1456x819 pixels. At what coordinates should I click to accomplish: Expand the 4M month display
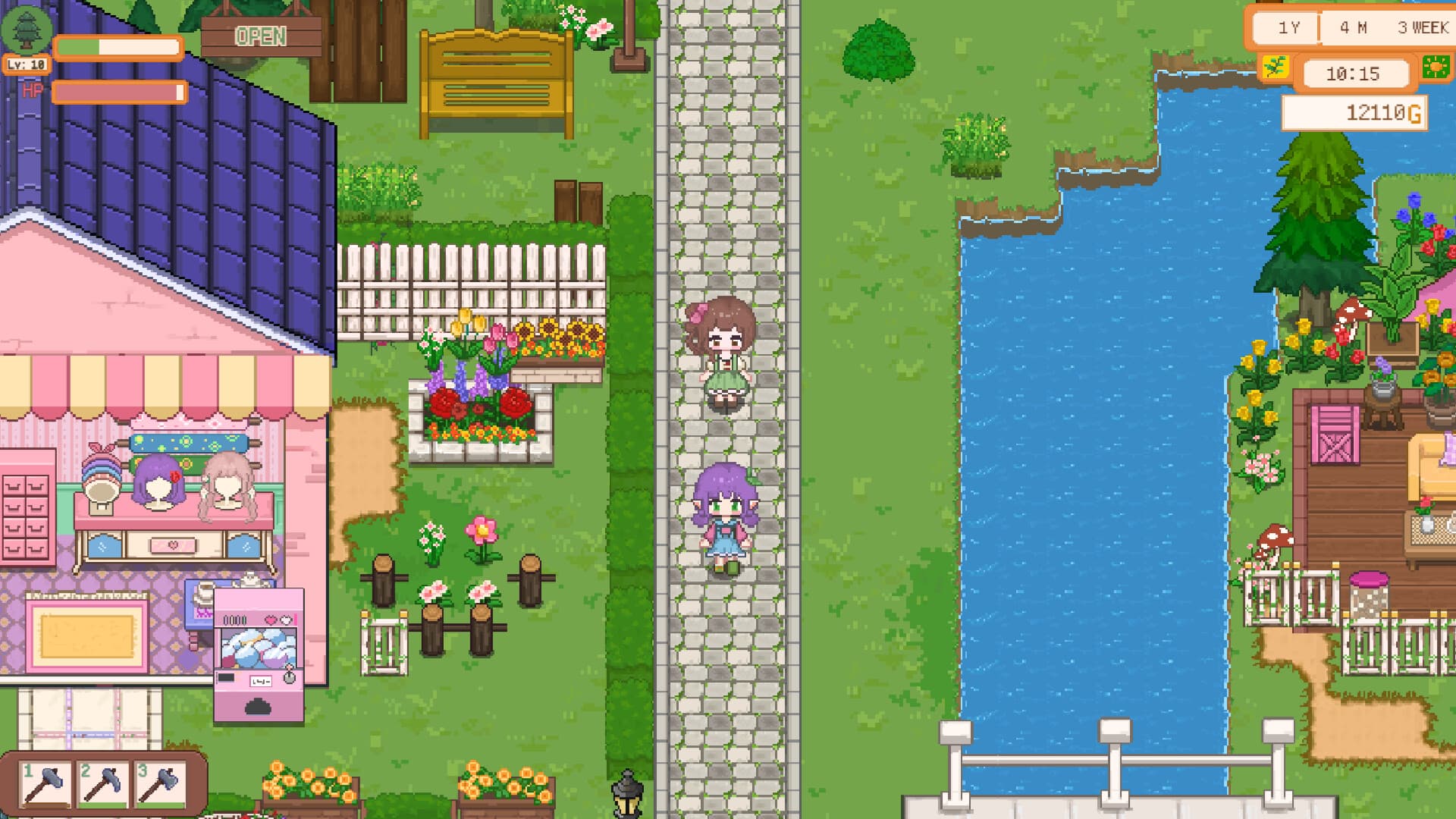pos(1354,27)
